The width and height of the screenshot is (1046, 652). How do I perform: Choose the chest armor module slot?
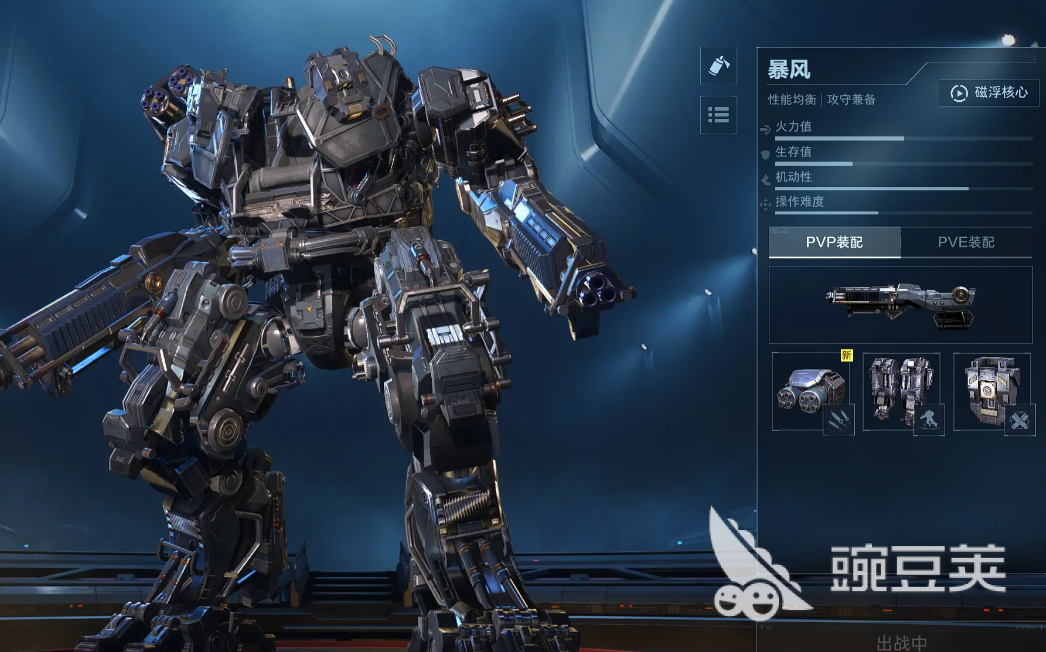992,391
